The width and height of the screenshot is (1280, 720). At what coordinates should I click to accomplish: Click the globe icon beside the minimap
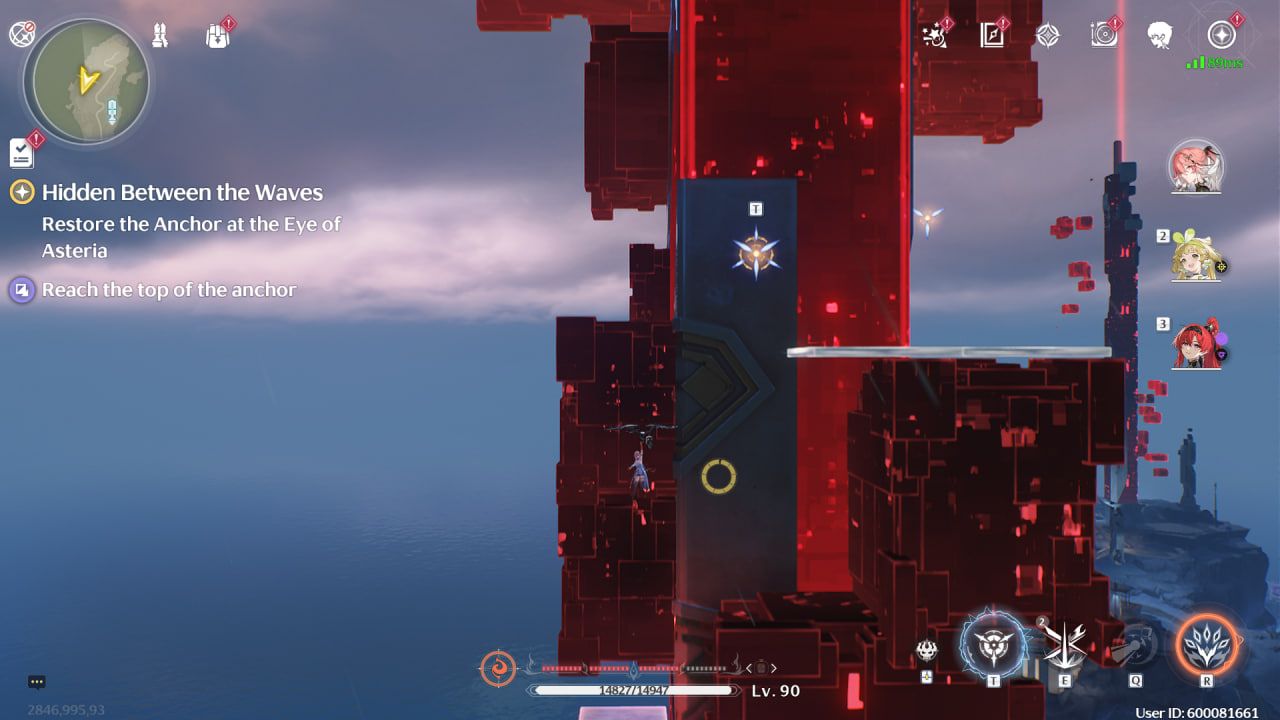tap(21, 34)
